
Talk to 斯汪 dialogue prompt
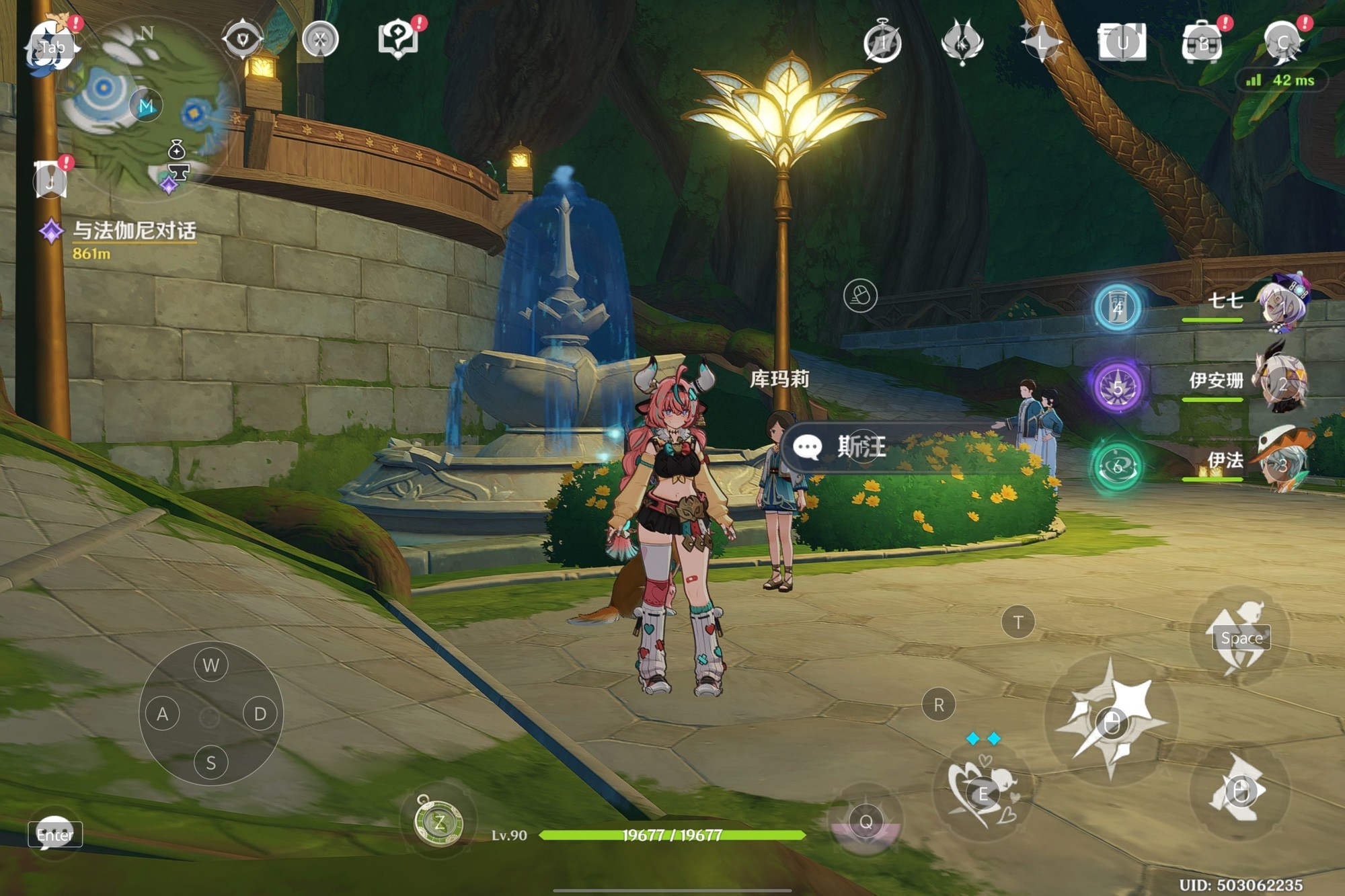861,446
